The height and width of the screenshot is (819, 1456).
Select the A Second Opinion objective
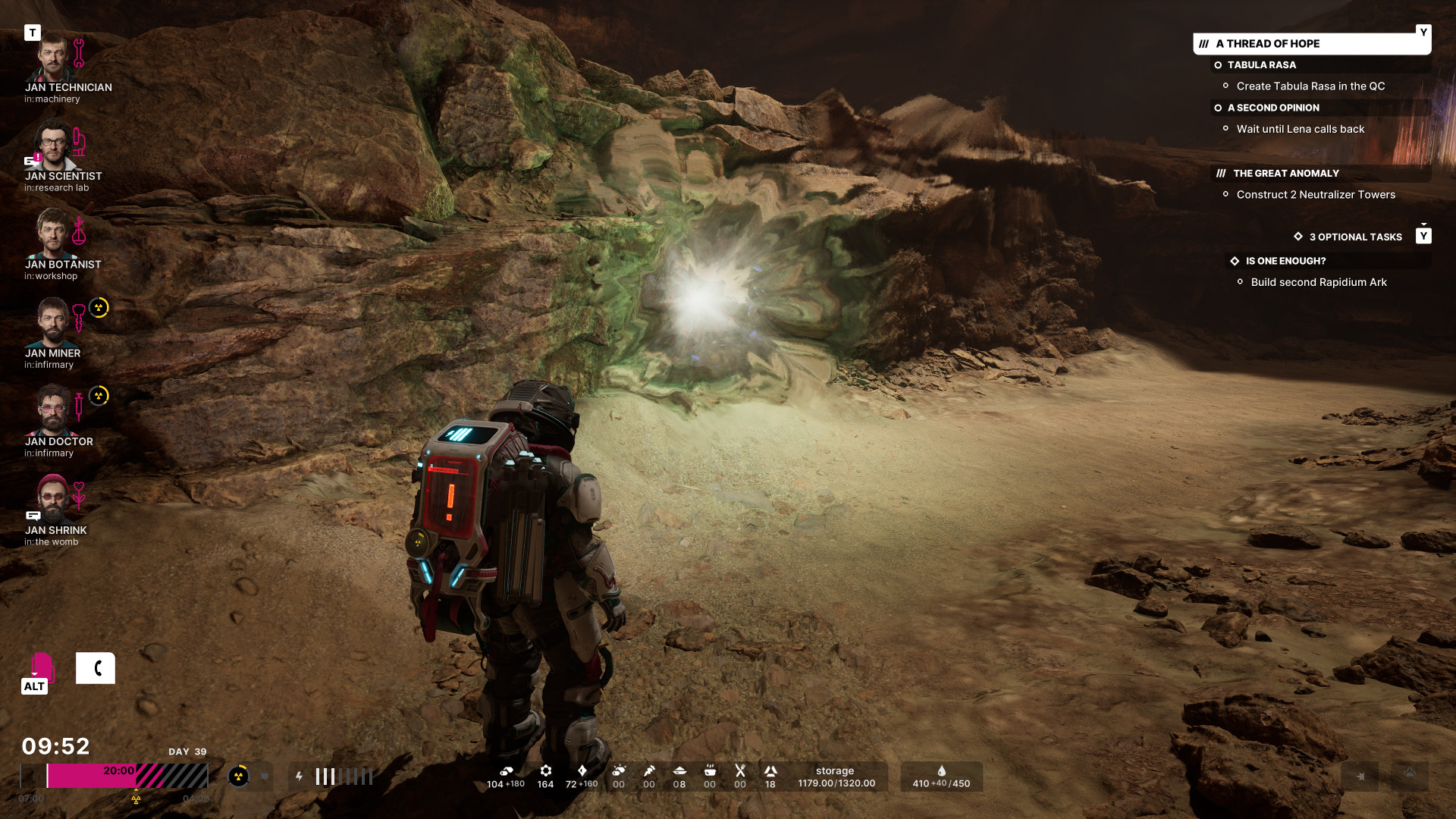pyautogui.click(x=1273, y=108)
